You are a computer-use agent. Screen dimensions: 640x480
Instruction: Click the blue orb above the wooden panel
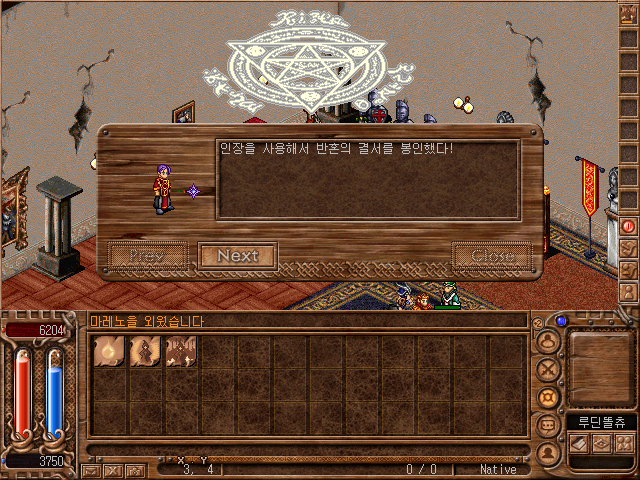click(x=561, y=322)
